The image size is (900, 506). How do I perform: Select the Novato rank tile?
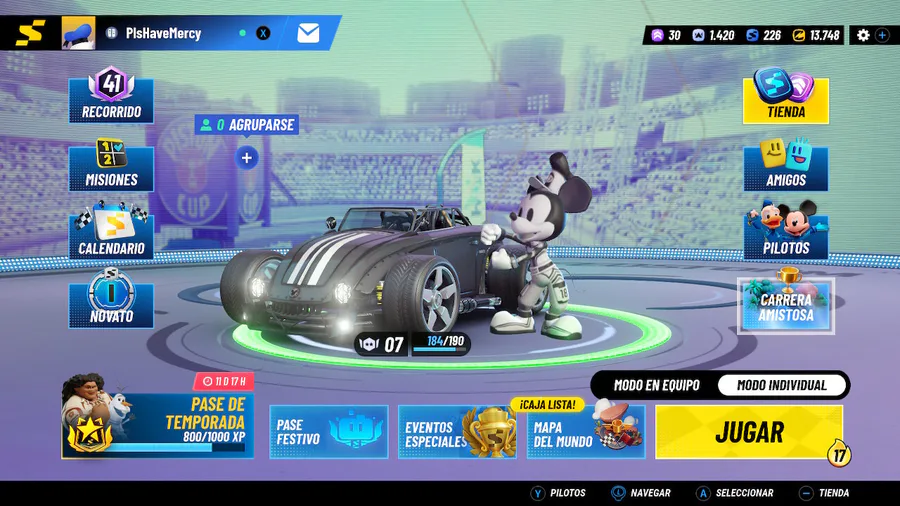[x=111, y=303]
